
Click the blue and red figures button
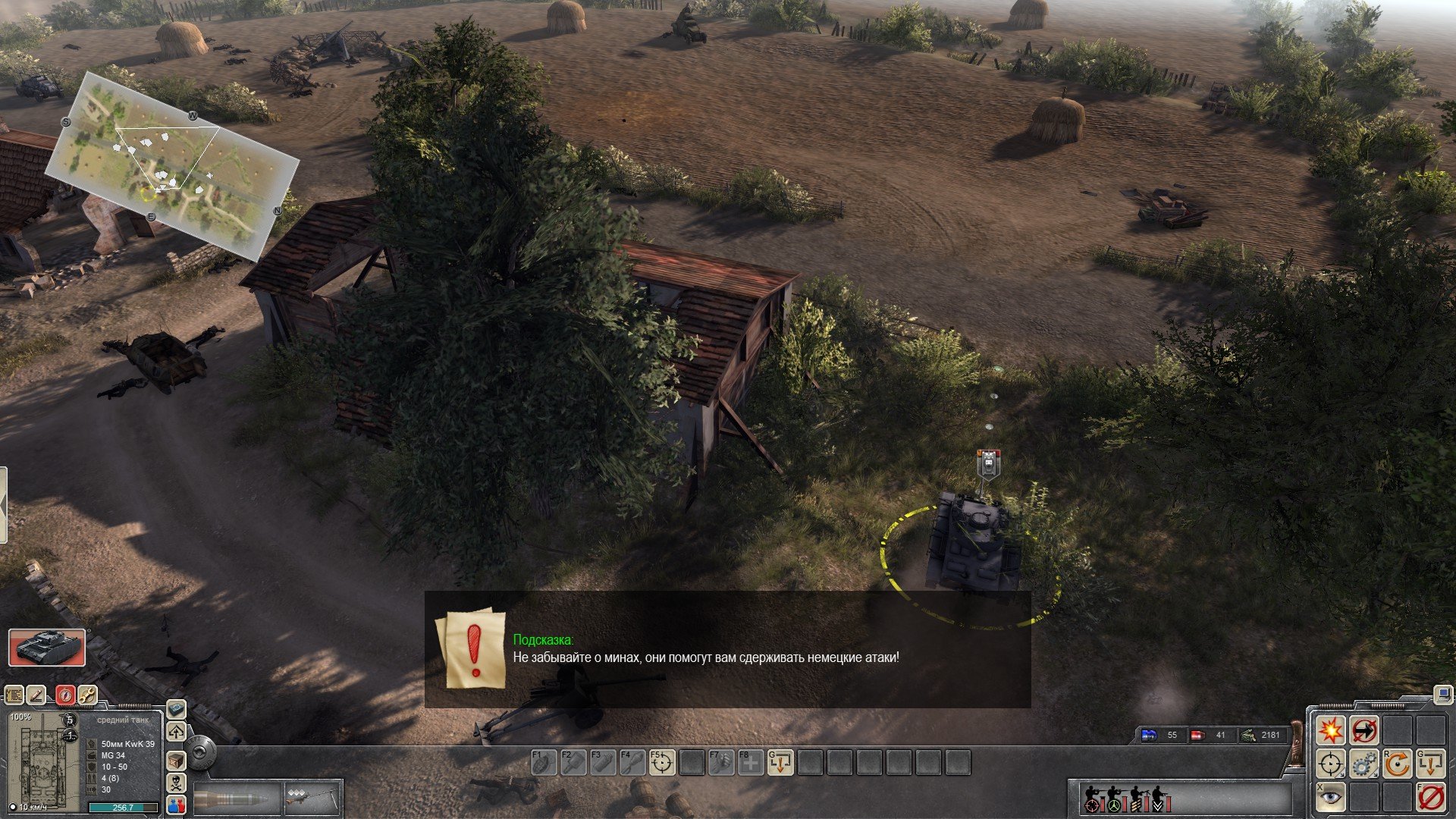(176, 805)
